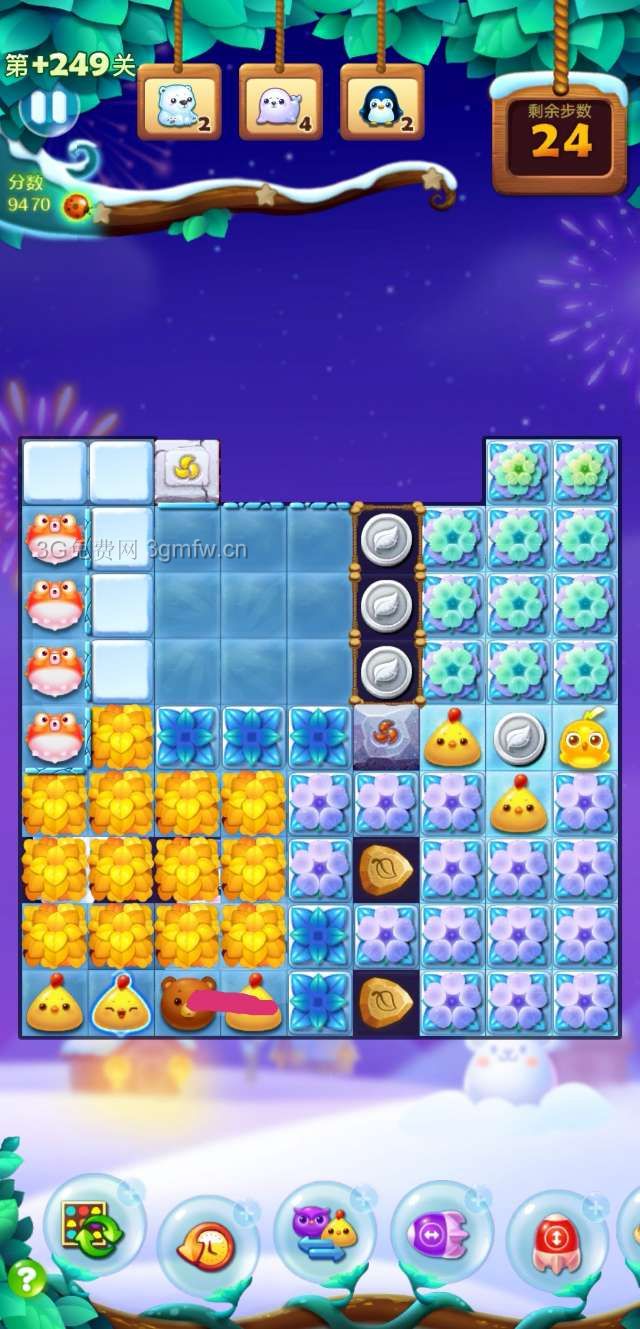This screenshot has height=1329, width=640.
Task: Check the penguin objective sign
Action: tap(382, 102)
